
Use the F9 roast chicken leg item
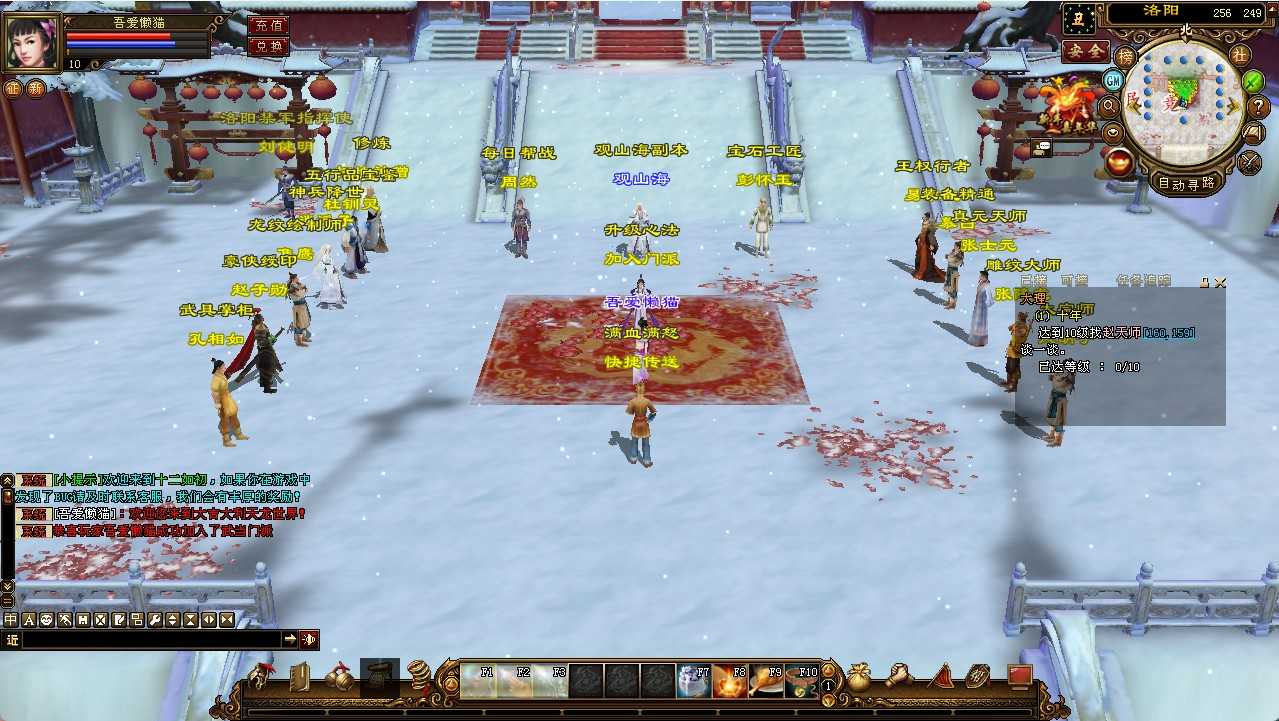coord(765,681)
